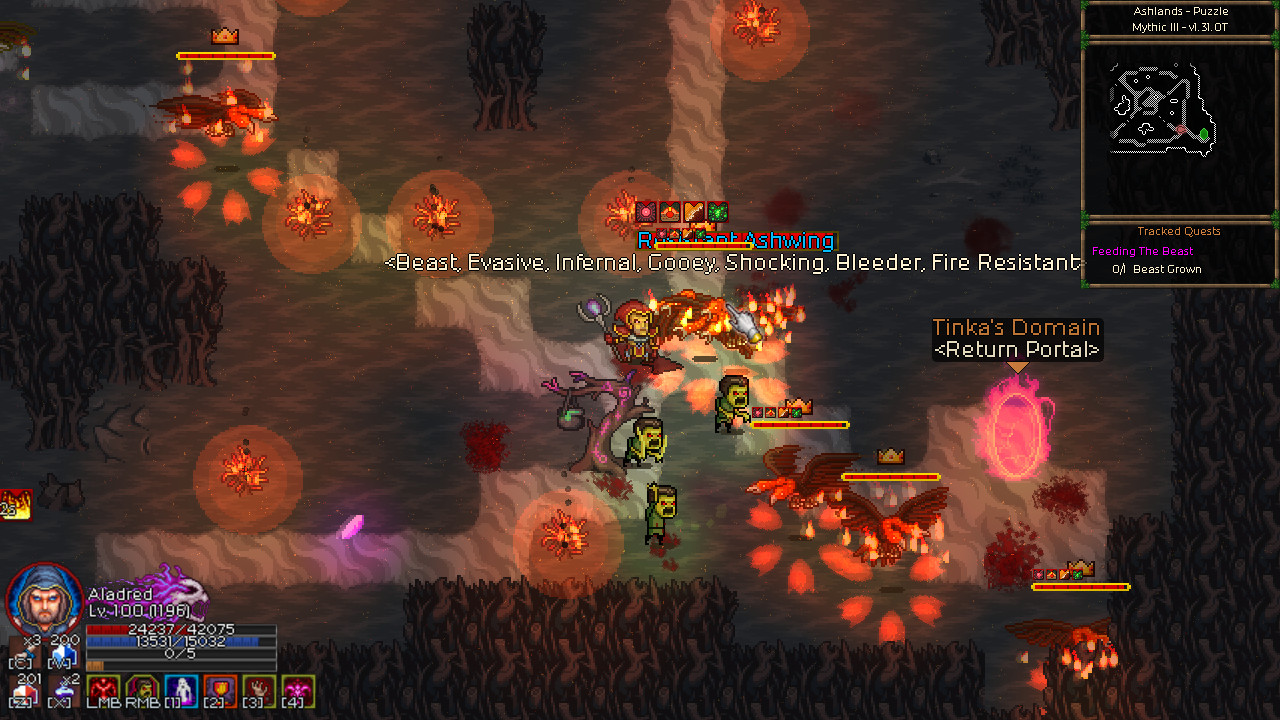The width and height of the screenshot is (1280, 720).
Task: Select the LMB skill icon
Action: pyautogui.click(x=103, y=688)
